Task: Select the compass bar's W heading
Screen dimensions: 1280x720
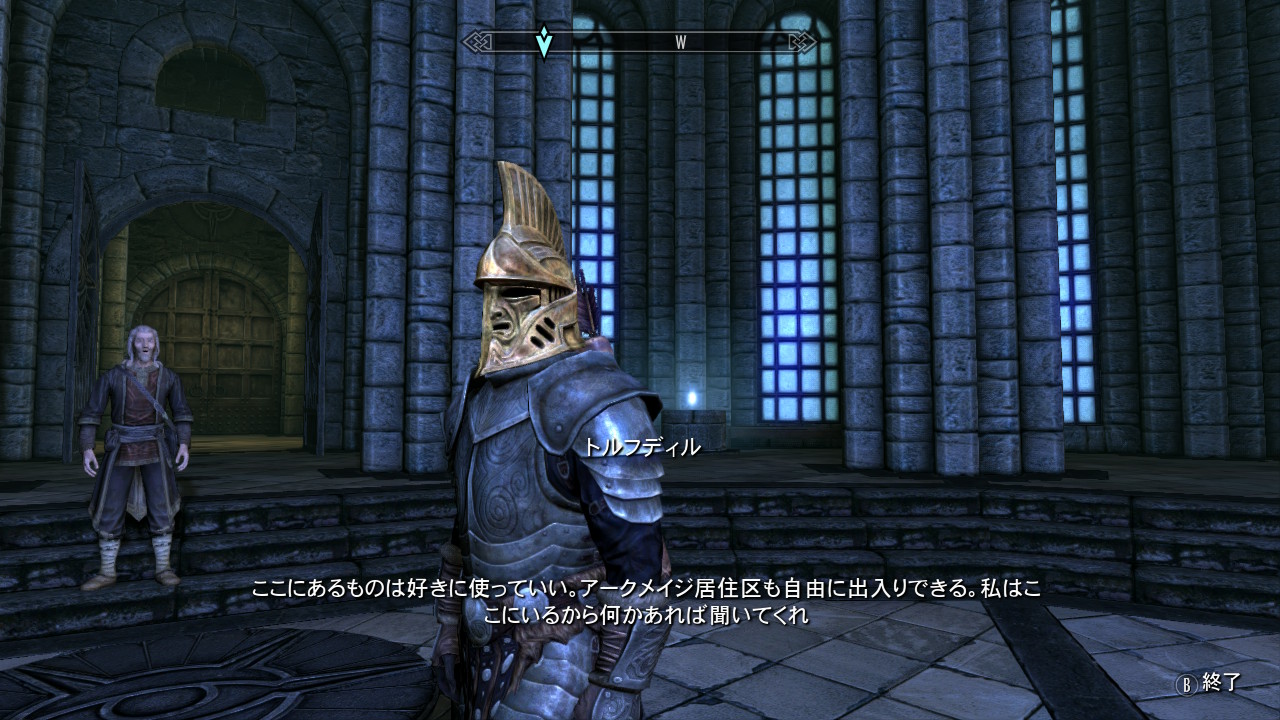Action: (680, 42)
